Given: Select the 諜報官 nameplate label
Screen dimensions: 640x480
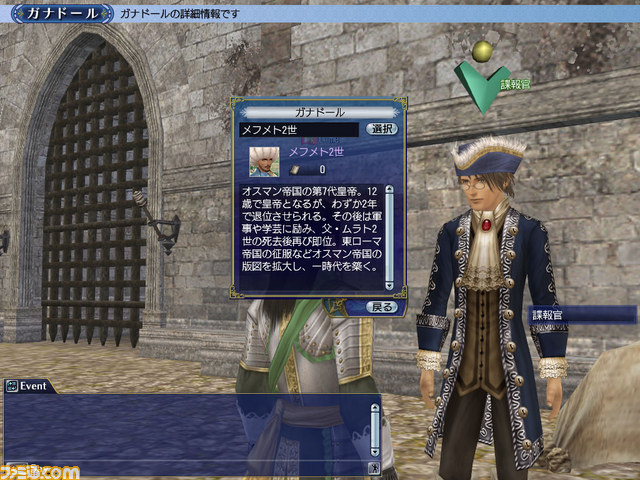Looking at the screenshot, I should [x=582, y=315].
